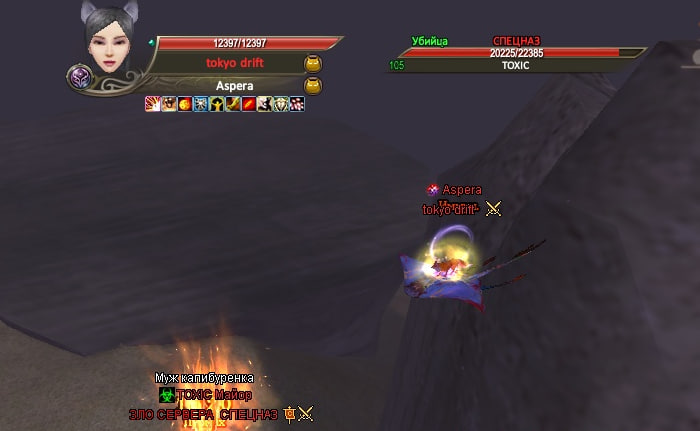
Task: Click the gold mask icon beside Aspera
Action: pos(312,85)
